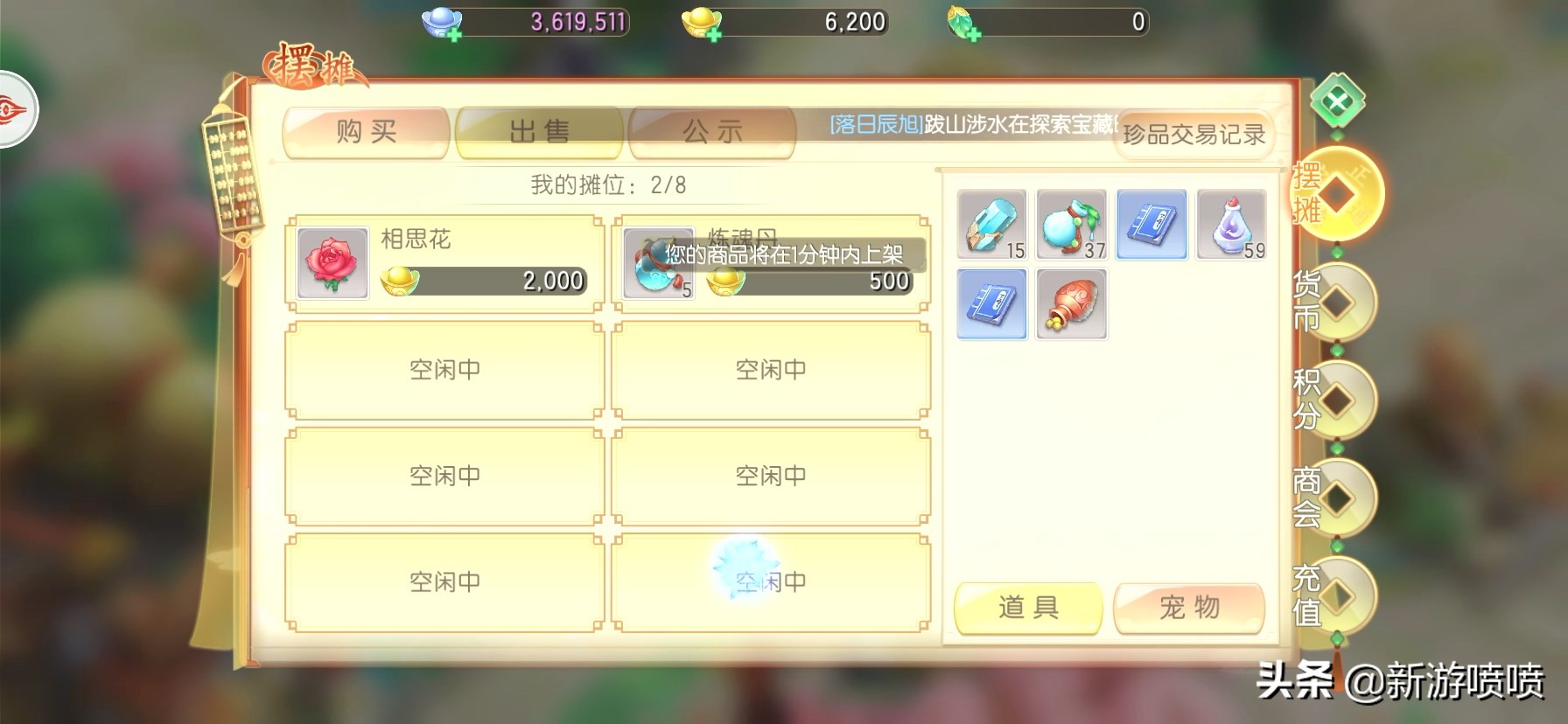Switch to the 宠物 pets category
Image resolution: width=1568 pixels, height=724 pixels.
(x=1188, y=607)
